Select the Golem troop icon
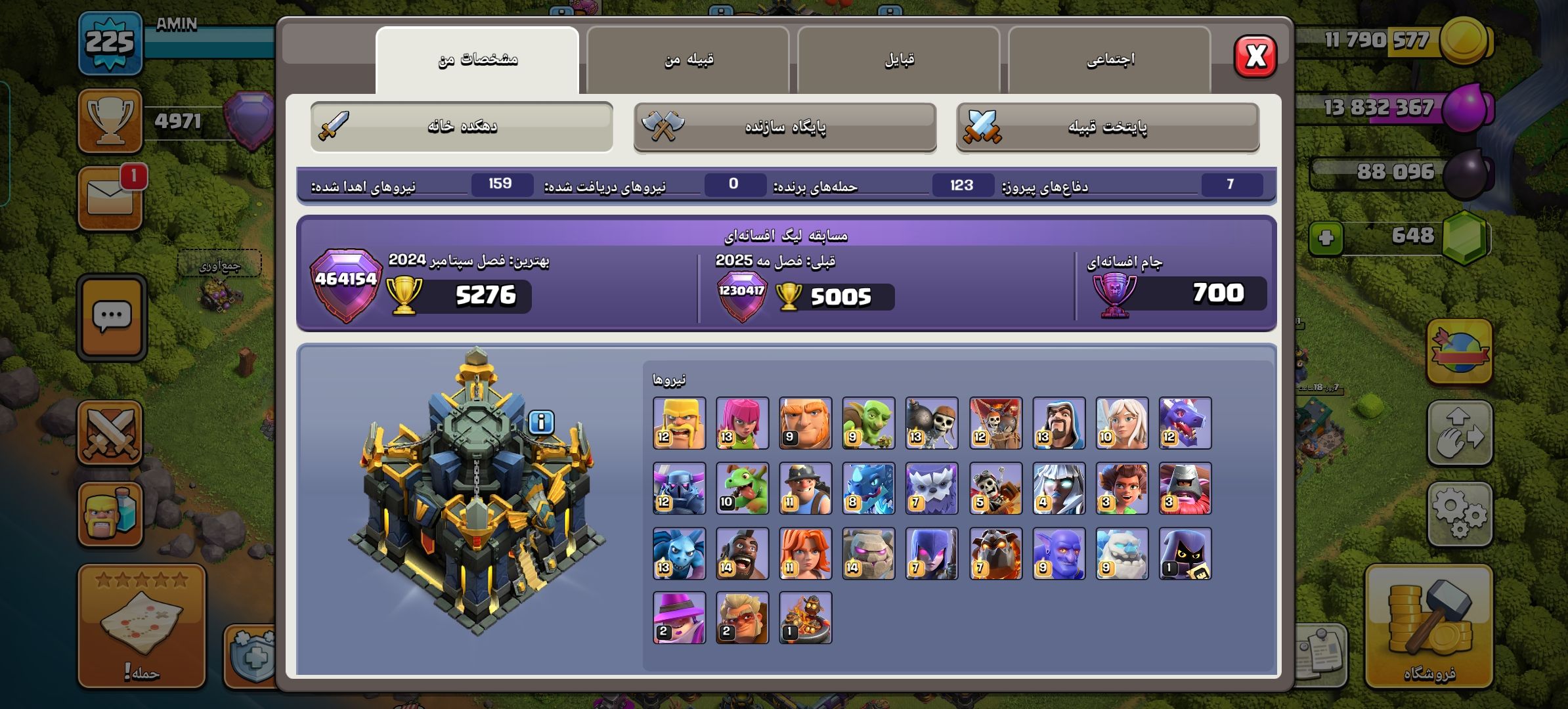Screen dimensions: 1568x709 [868, 553]
